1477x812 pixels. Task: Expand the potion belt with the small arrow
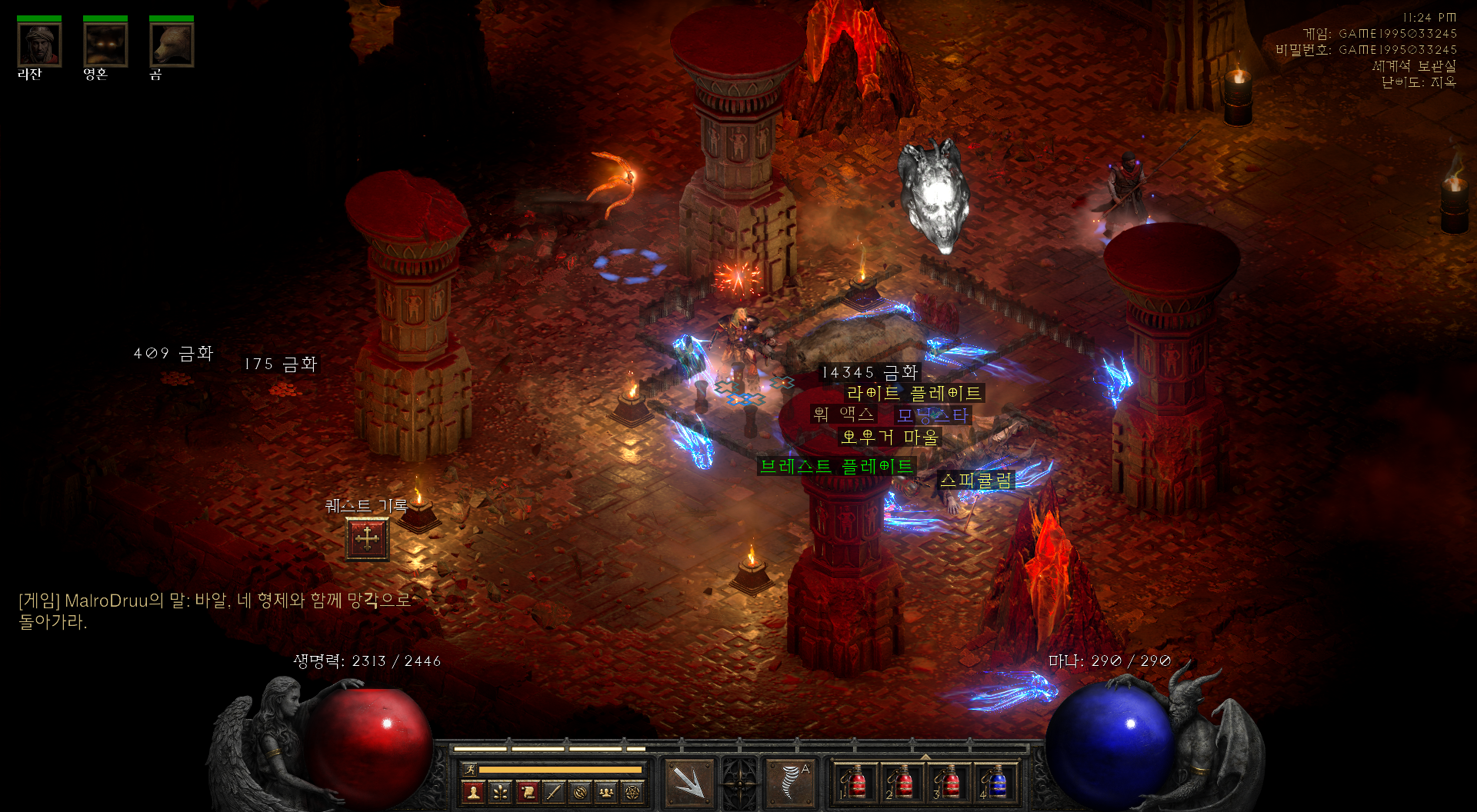925,757
